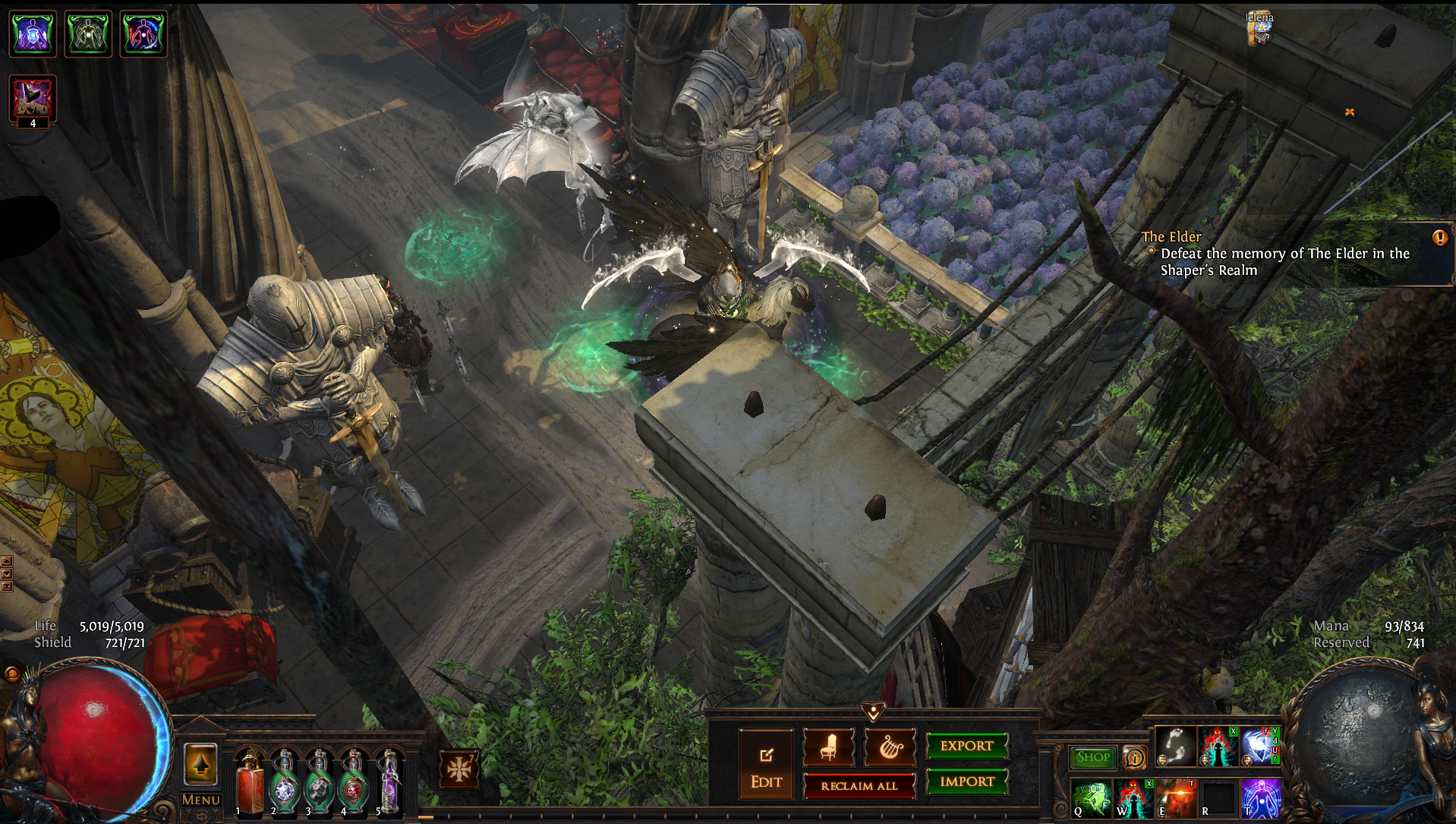
Task: Open the Menu button
Action: [200, 800]
